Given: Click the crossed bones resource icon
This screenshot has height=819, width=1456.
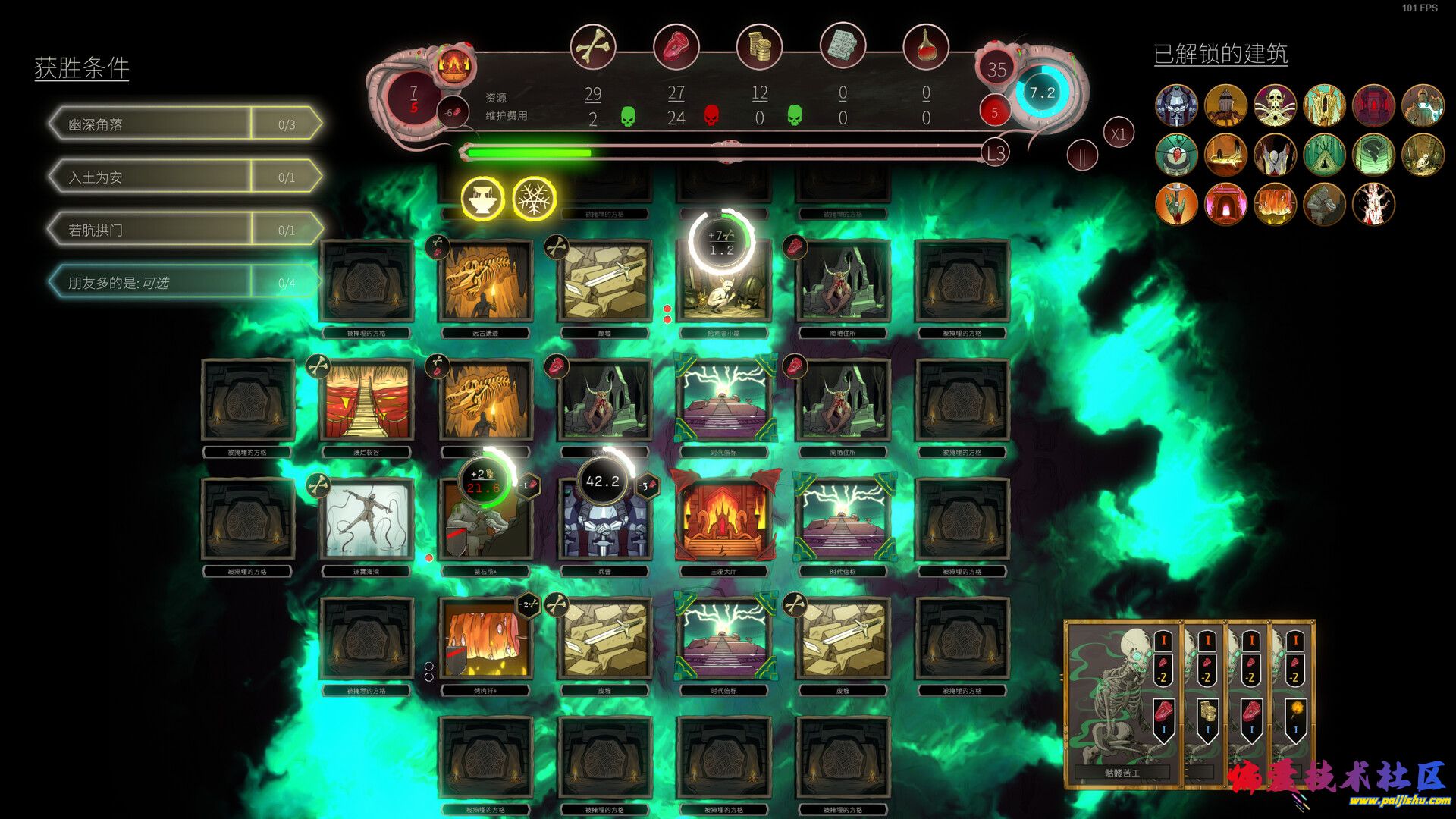Looking at the screenshot, I should coord(592,47).
